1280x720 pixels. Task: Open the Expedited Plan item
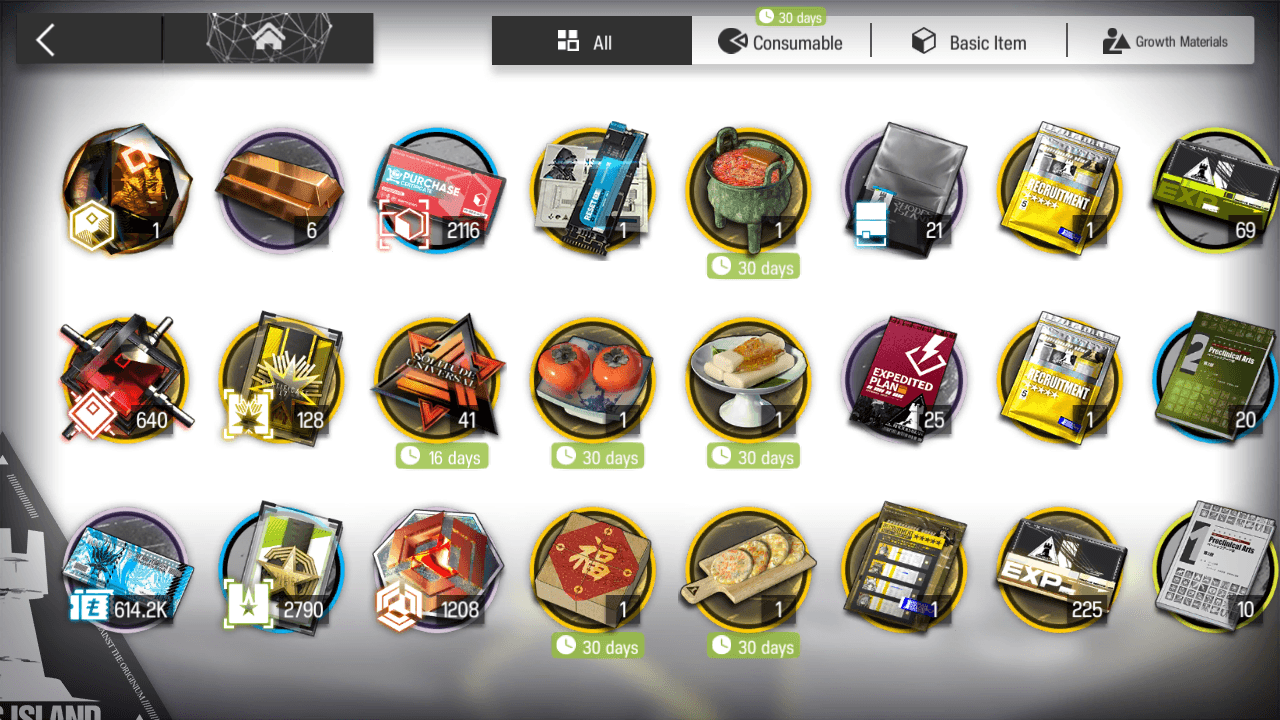pos(906,380)
